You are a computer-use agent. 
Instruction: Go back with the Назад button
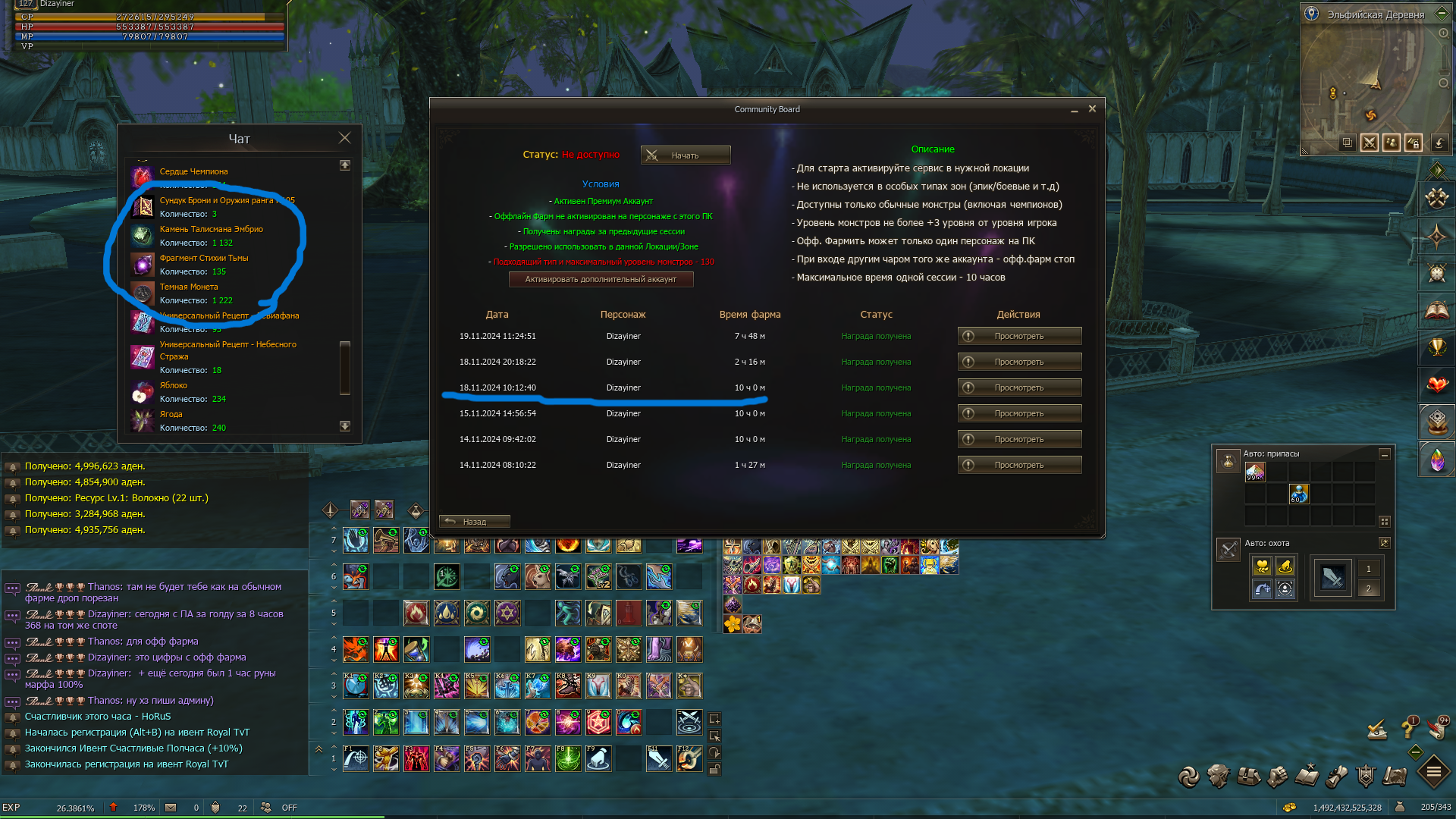point(474,522)
